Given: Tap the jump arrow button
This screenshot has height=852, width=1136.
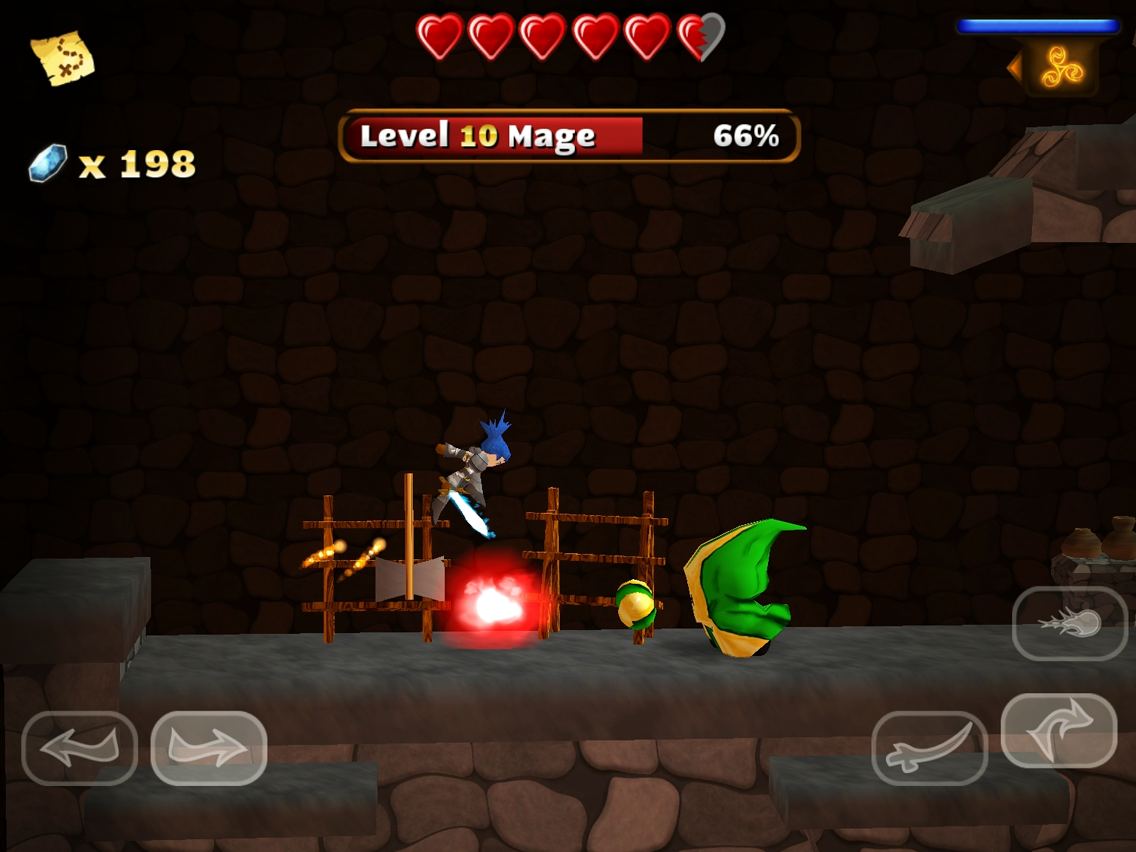Looking at the screenshot, I should [x=1058, y=731].
